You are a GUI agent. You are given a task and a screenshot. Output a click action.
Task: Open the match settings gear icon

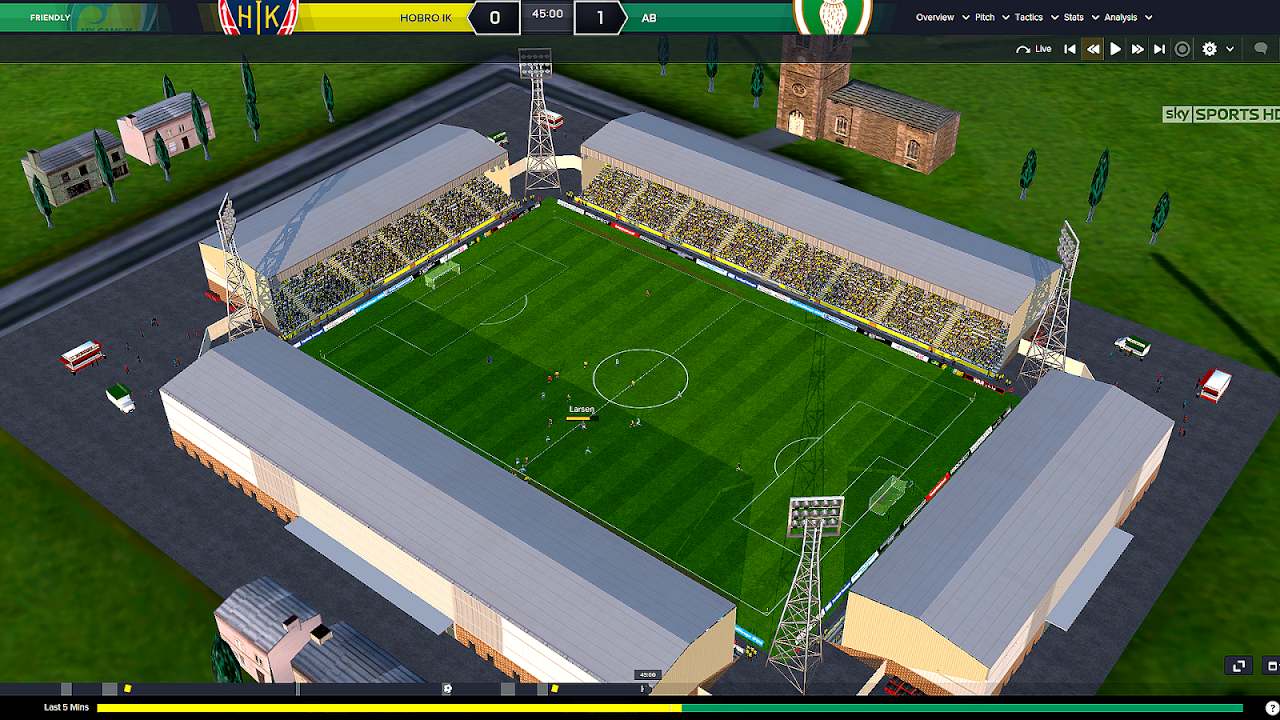pos(1209,48)
